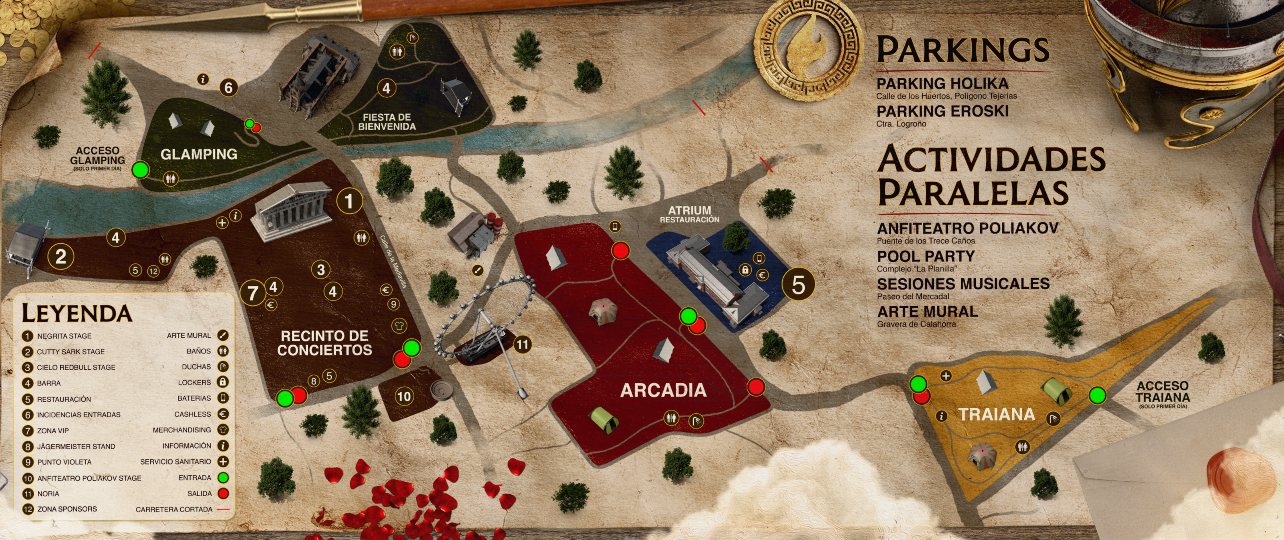Image resolution: width=1284 pixels, height=540 pixels.
Task: Click the number 2 Cutty Sark Stage marker
Action: [x=61, y=257]
